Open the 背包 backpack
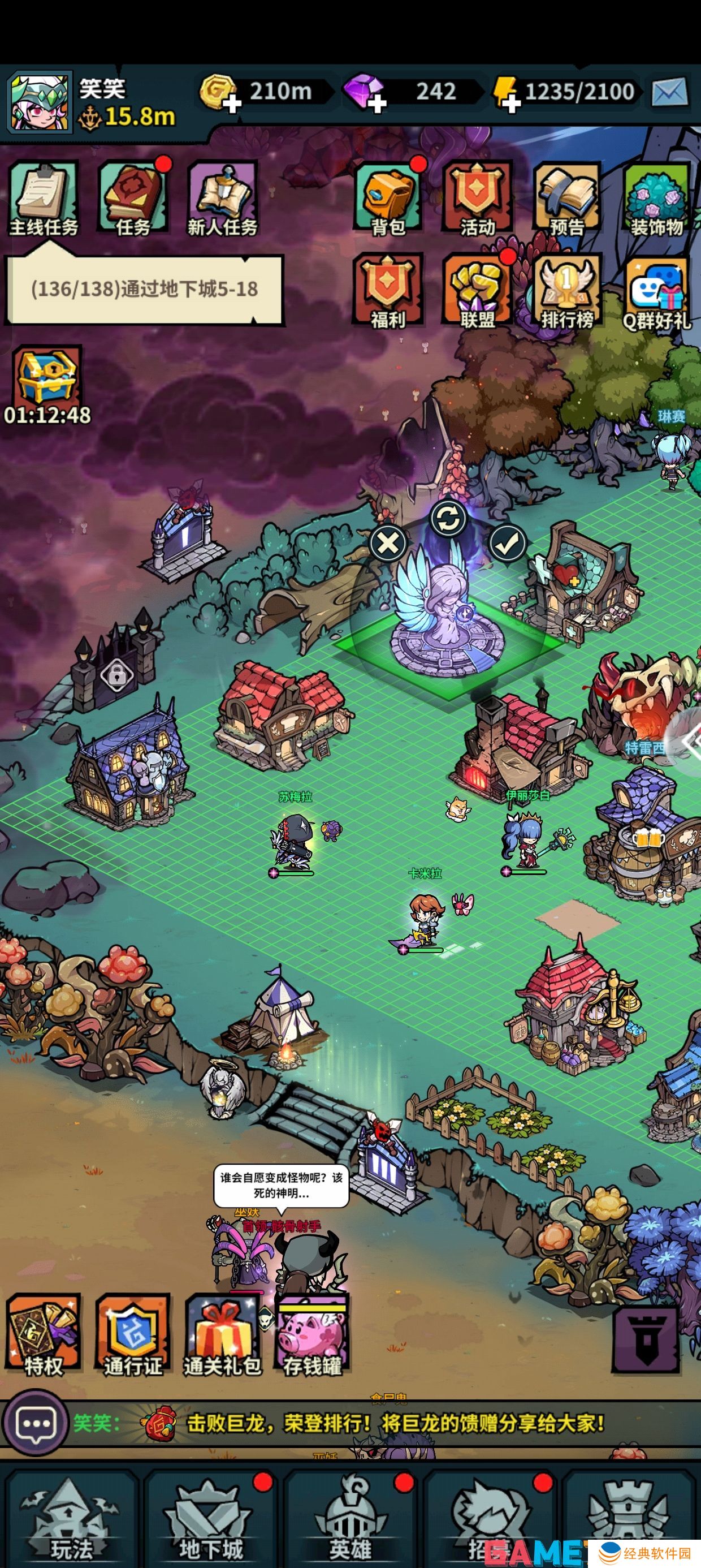The height and width of the screenshot is (1568, 701). 388,199
